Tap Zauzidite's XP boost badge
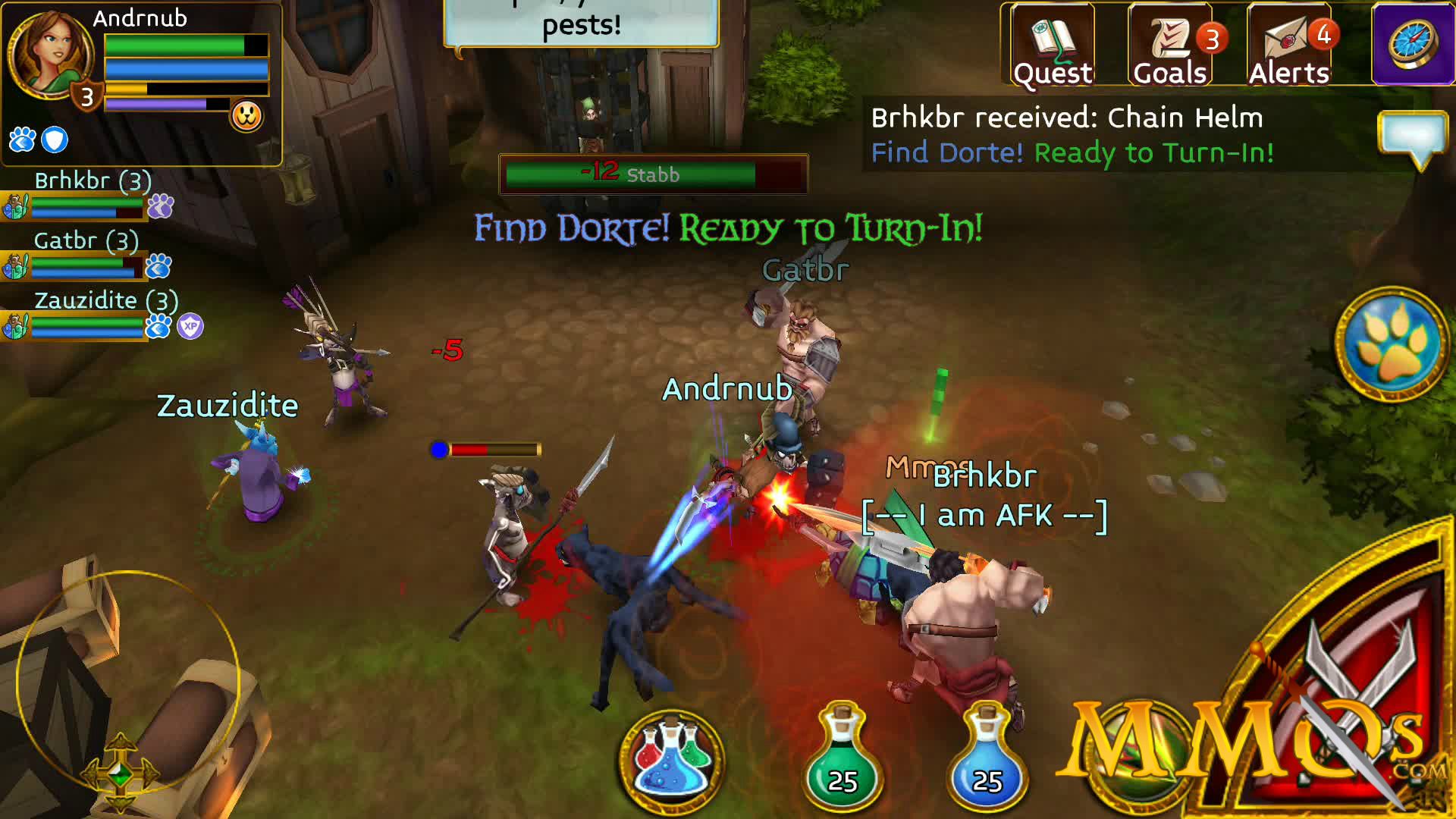 point(190,327)
